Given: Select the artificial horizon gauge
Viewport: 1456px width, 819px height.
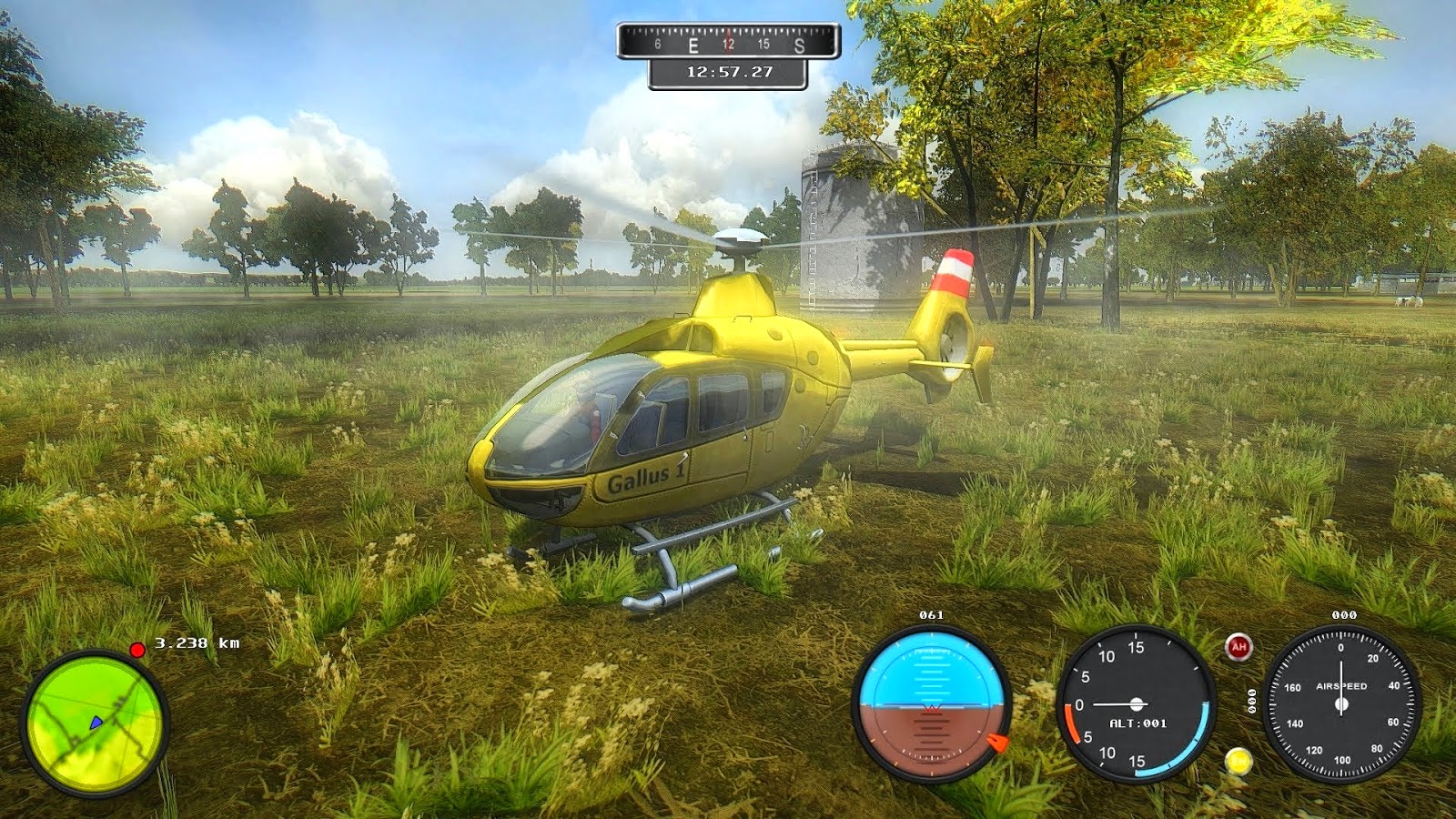Looking at the screenshot, I should [x=930, y=703].
